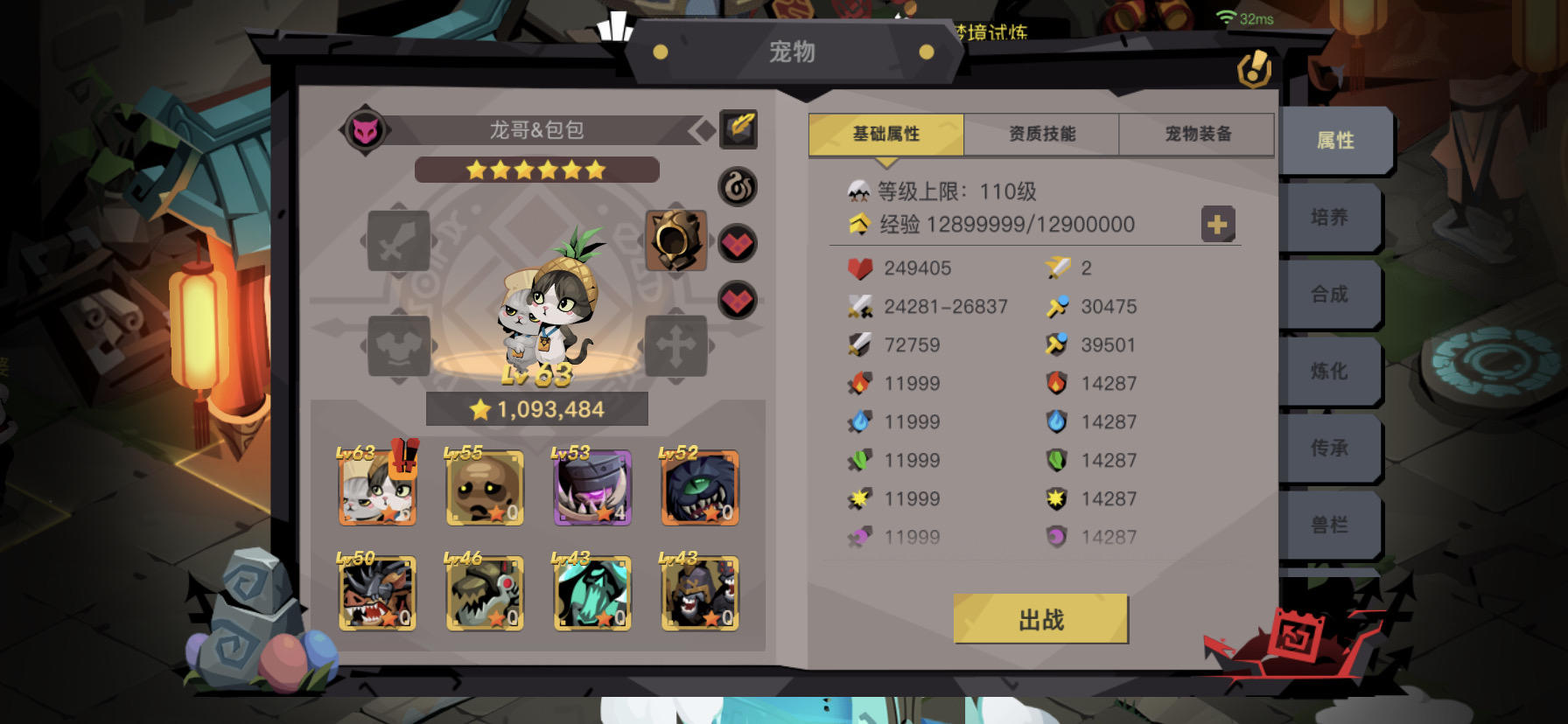Open the golden exclamation notice icon
Screen dimensions: 1568x724
(x=1253, y=70)
